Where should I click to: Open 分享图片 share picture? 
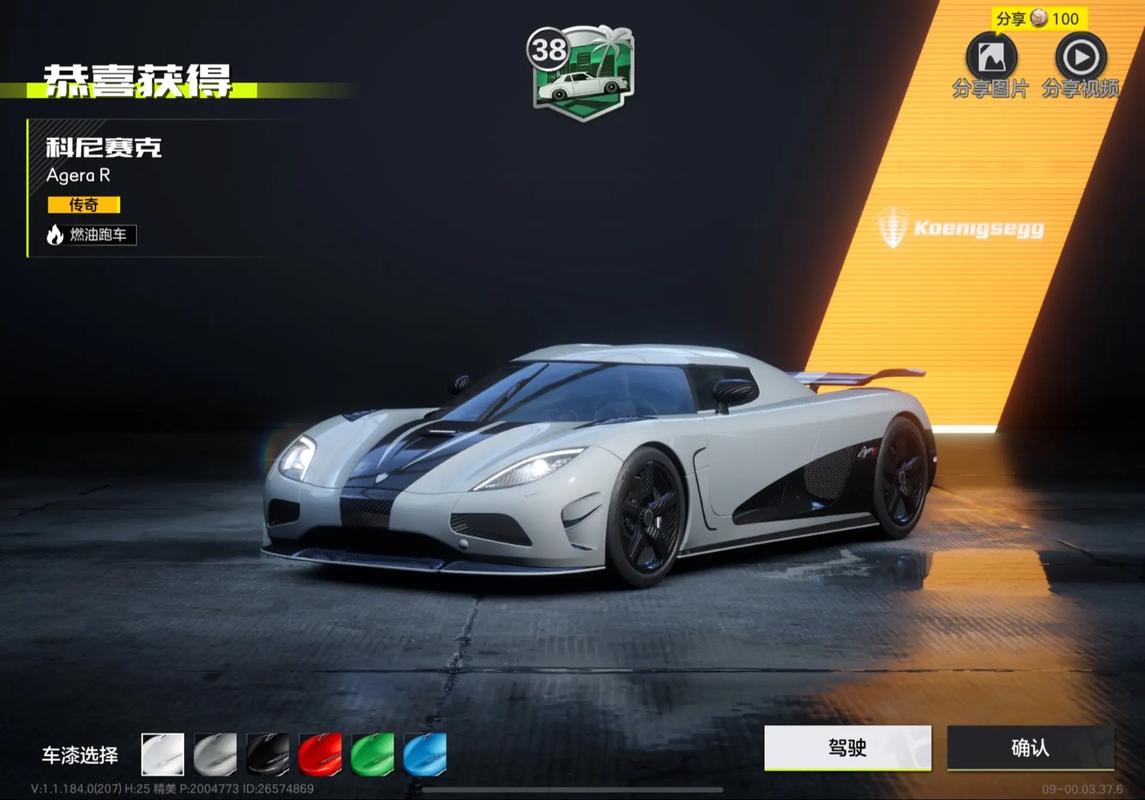pos(990,58)
